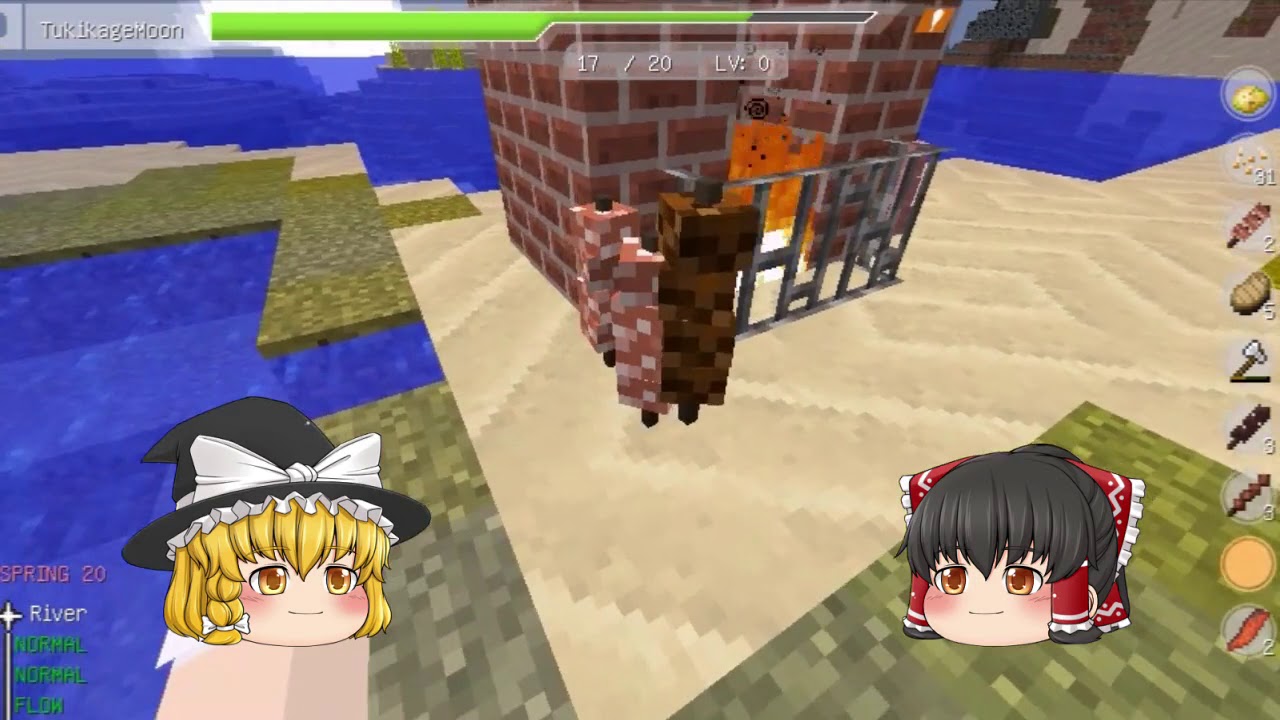The image size is (1280, 720).
Task: Tap the empty orange hotbar slot
Action: (1246, 561)
